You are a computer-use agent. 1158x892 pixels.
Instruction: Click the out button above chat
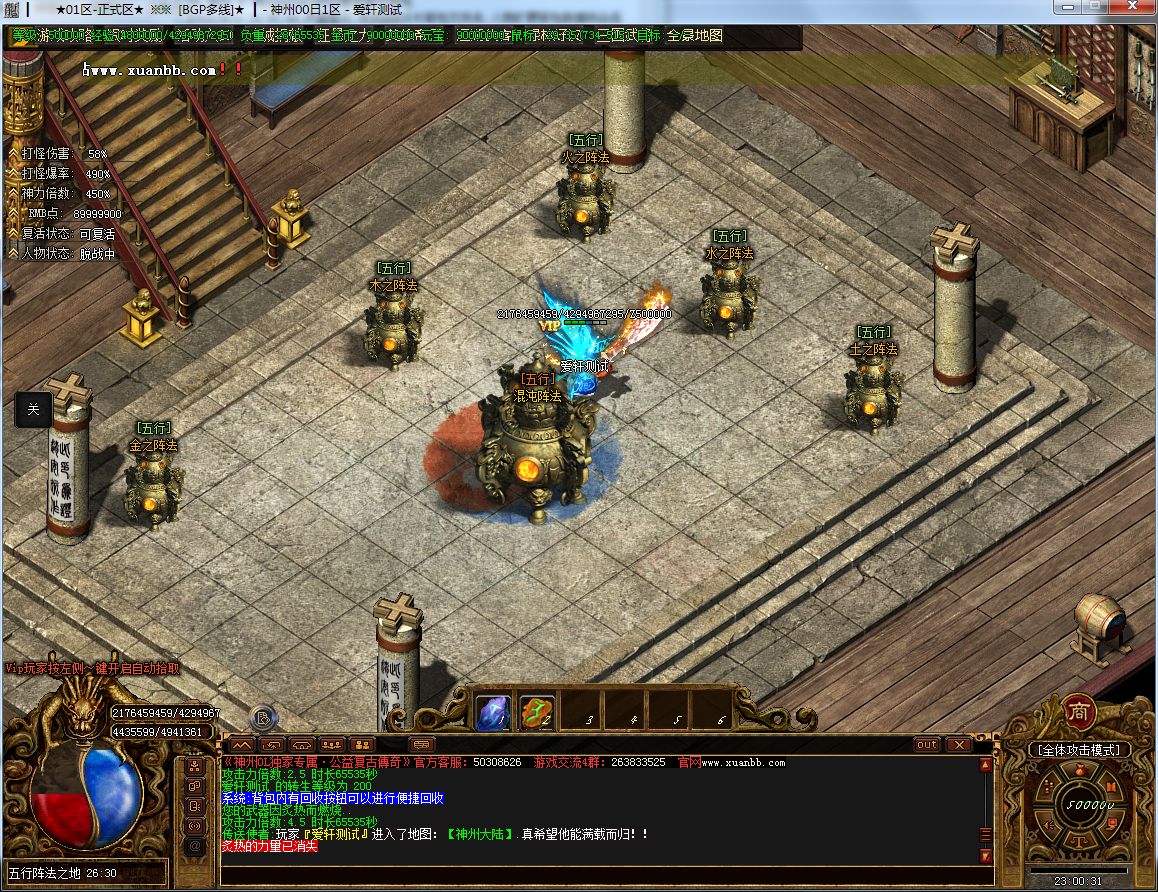927,745
